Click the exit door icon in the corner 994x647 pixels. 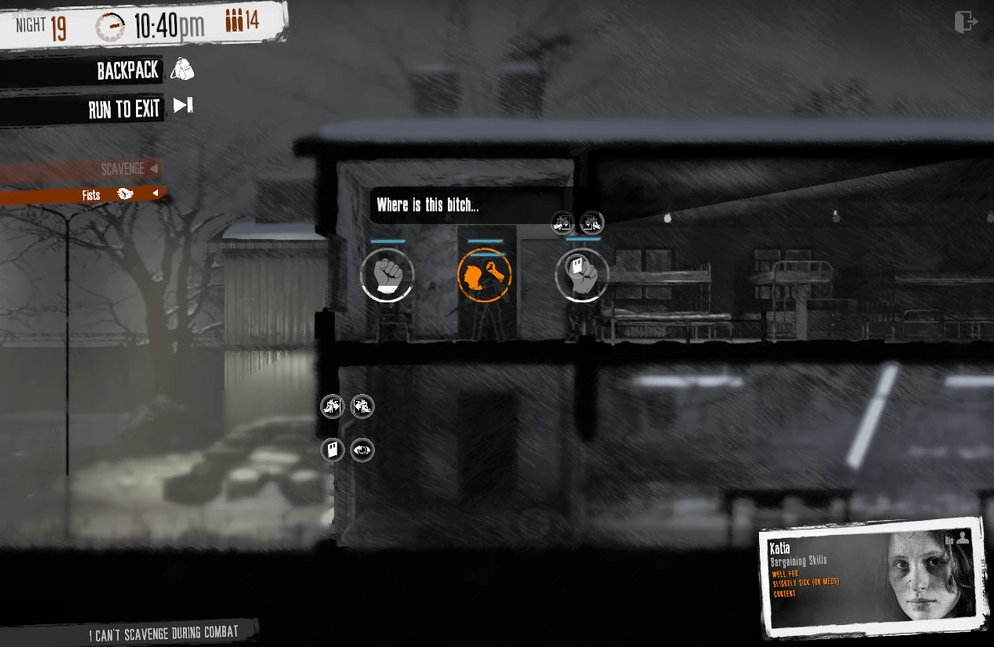click(964, 22)
